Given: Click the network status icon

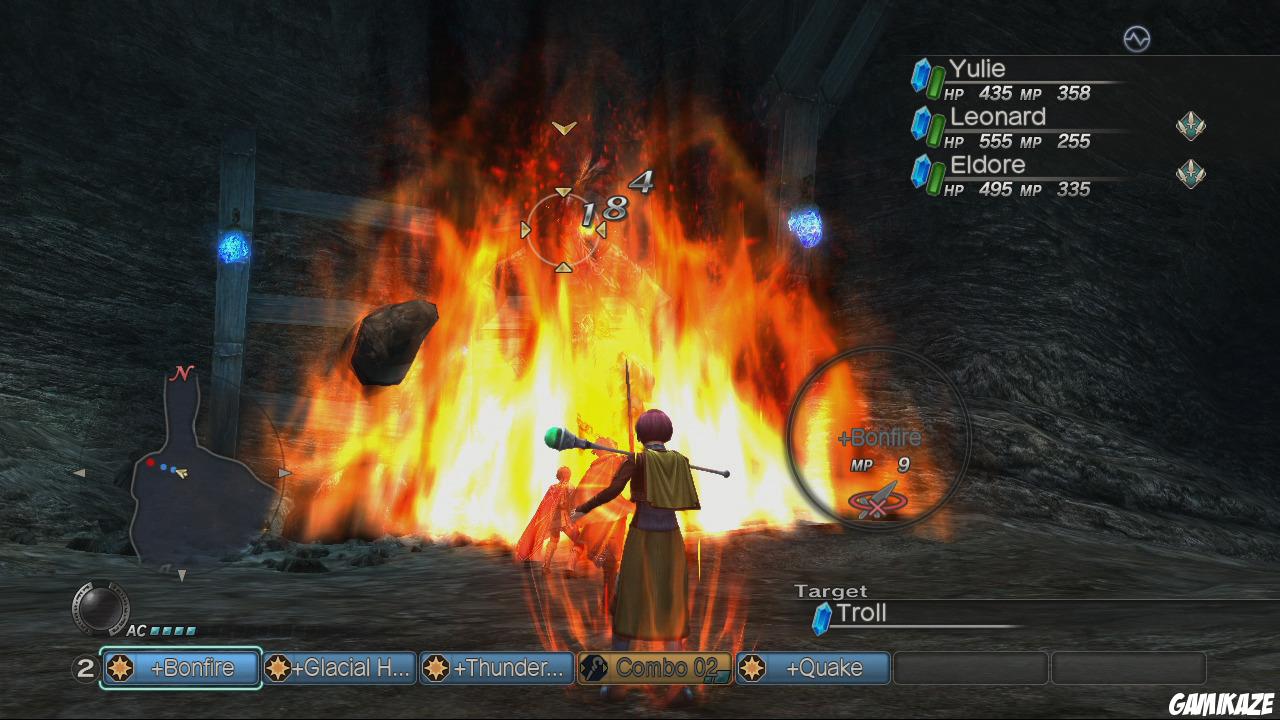Looking at the screenshot, I should 1137,39.
